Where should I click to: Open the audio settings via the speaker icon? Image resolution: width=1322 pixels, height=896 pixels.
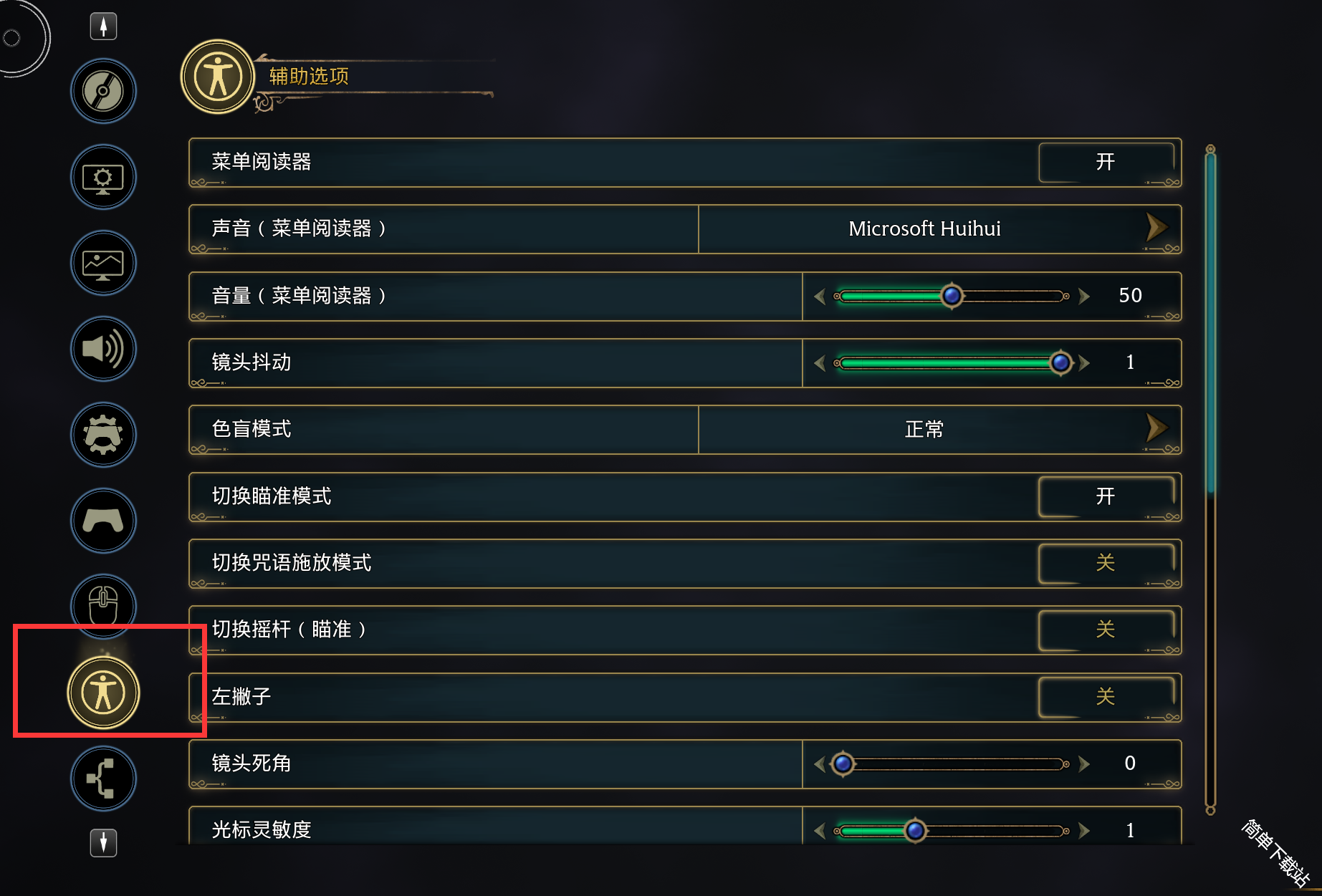click(102, 349)
